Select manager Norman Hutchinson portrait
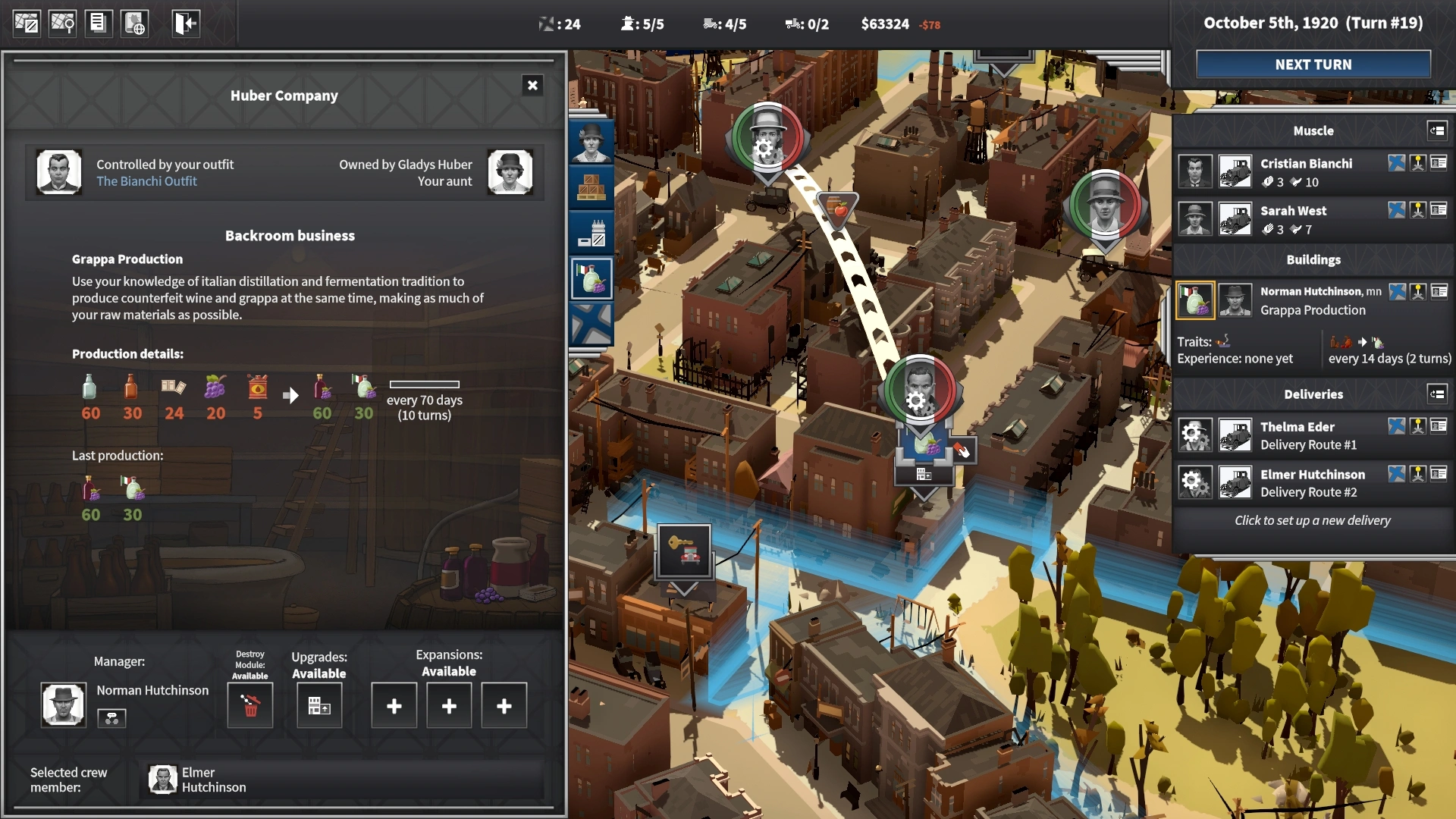 point(64,704)
